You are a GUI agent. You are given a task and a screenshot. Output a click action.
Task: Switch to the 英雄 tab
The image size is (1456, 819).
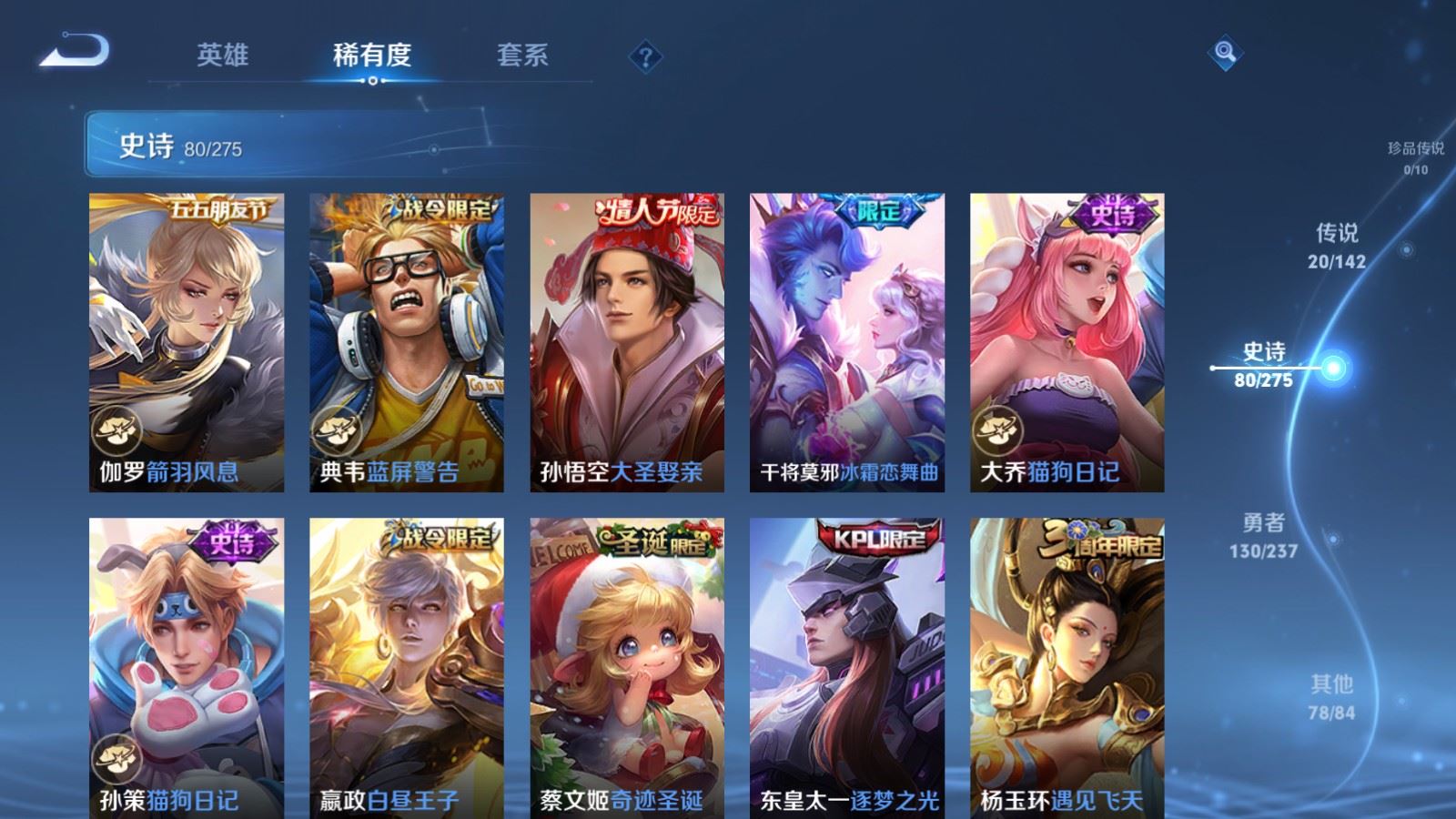[224, 55]
